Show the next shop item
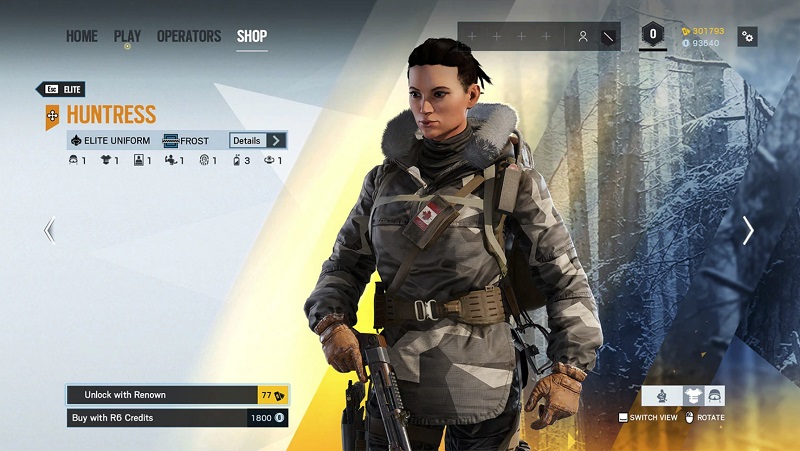 pyautogui.click(x=748, y=231)
